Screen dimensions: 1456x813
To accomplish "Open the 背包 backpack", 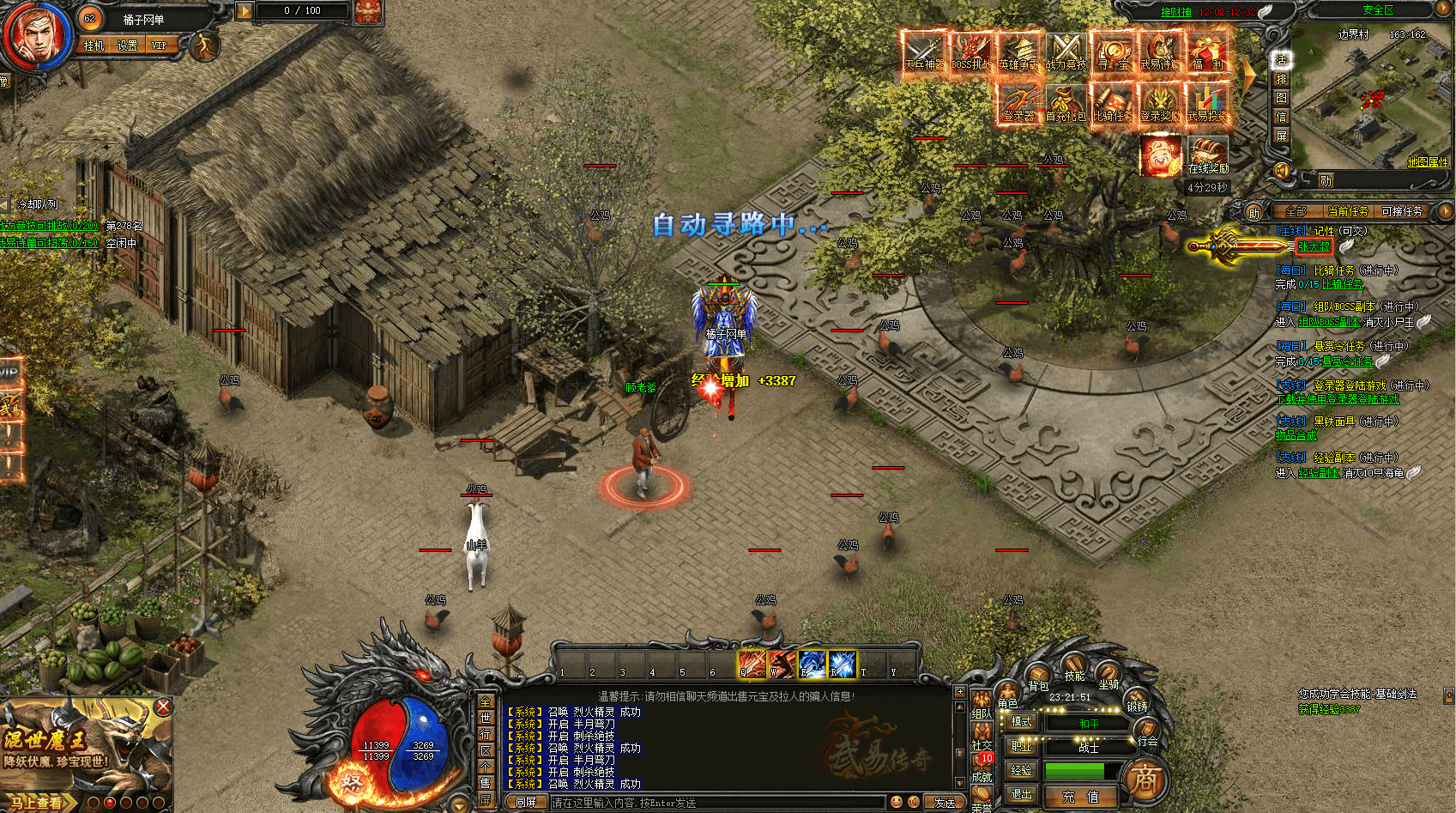I will 1038,679.
